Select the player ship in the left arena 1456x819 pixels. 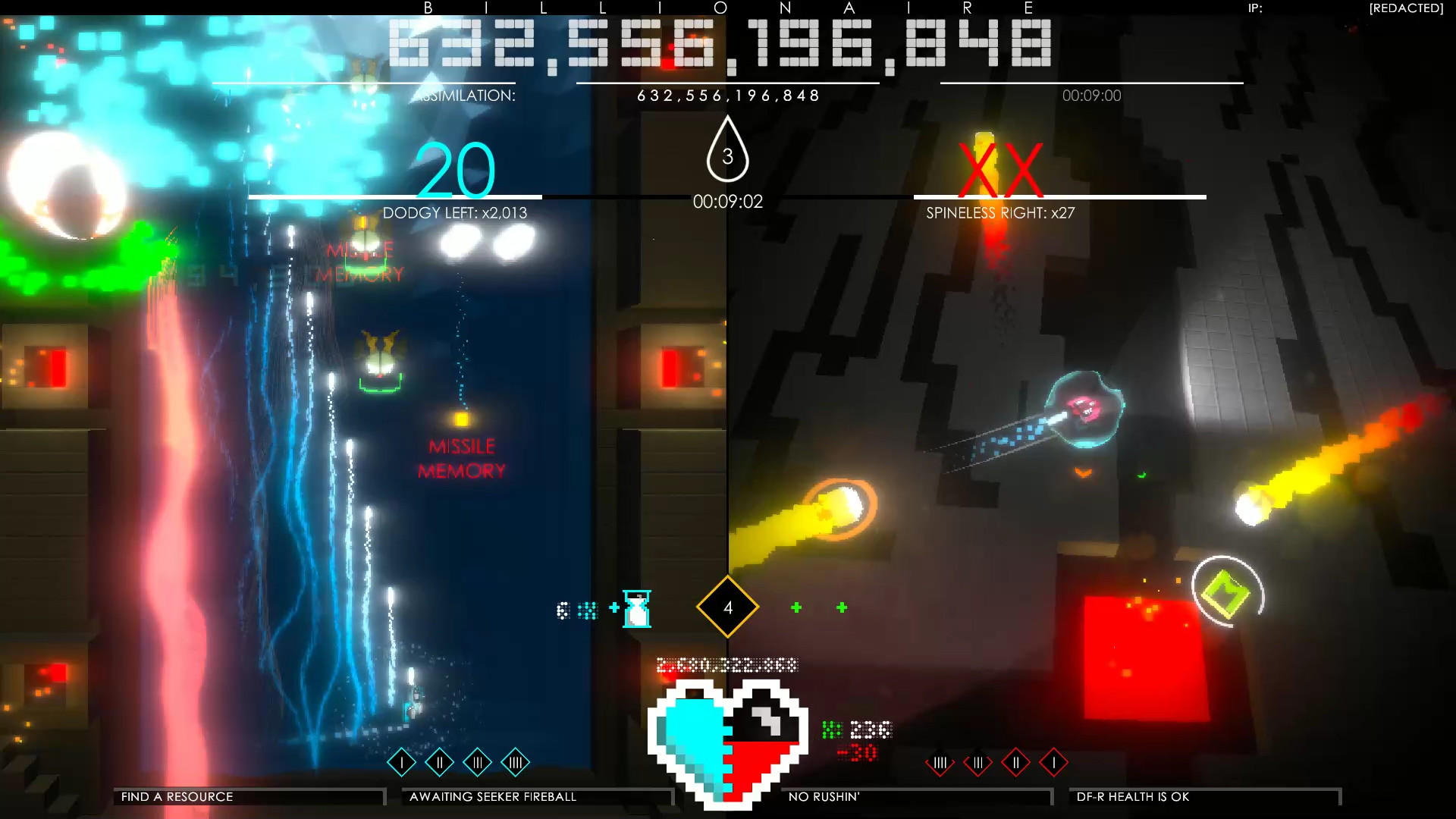(x=414, y=708)
